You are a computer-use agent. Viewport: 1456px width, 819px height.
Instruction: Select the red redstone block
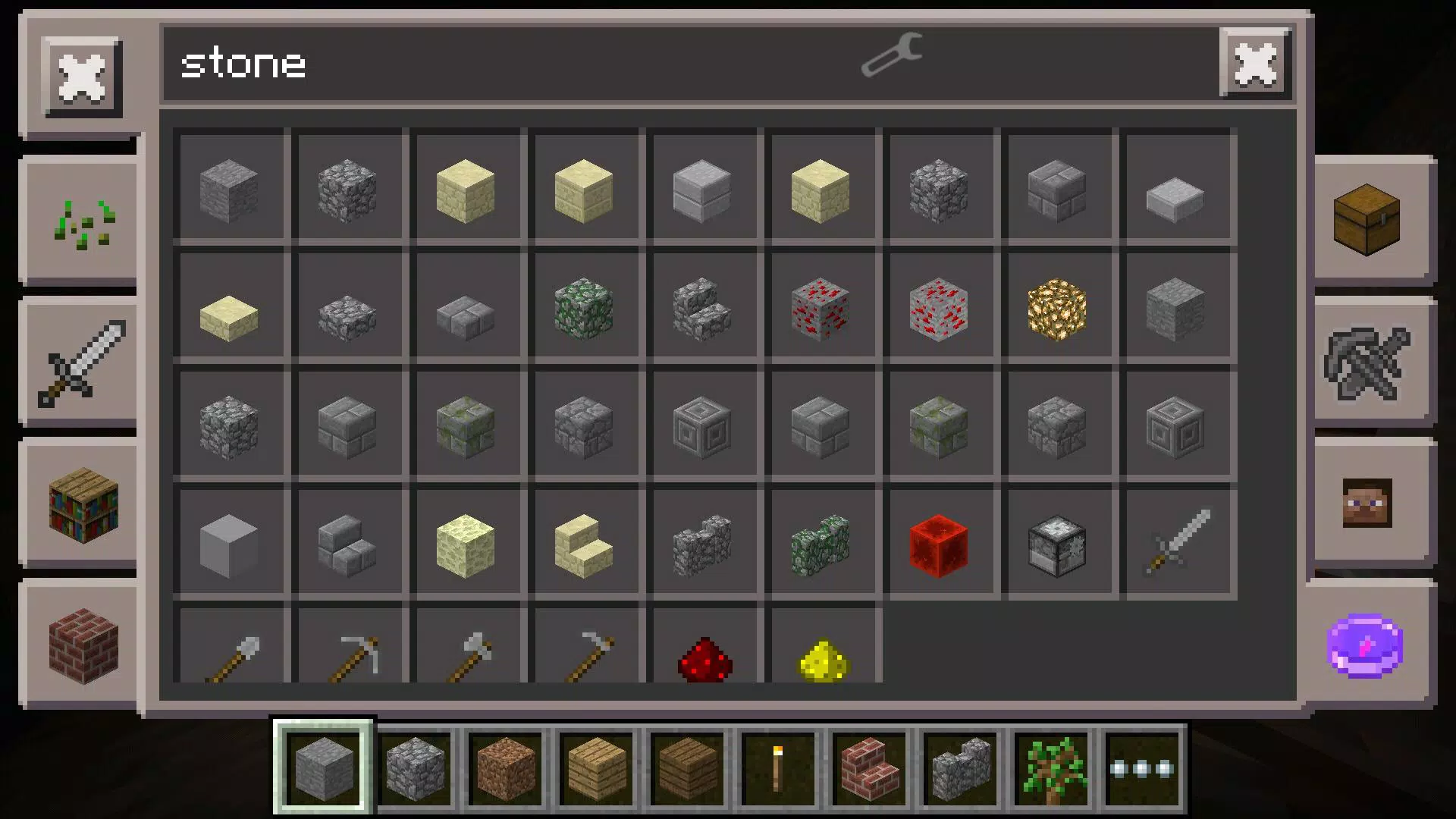pyautogui.click(x=940, y=544)
